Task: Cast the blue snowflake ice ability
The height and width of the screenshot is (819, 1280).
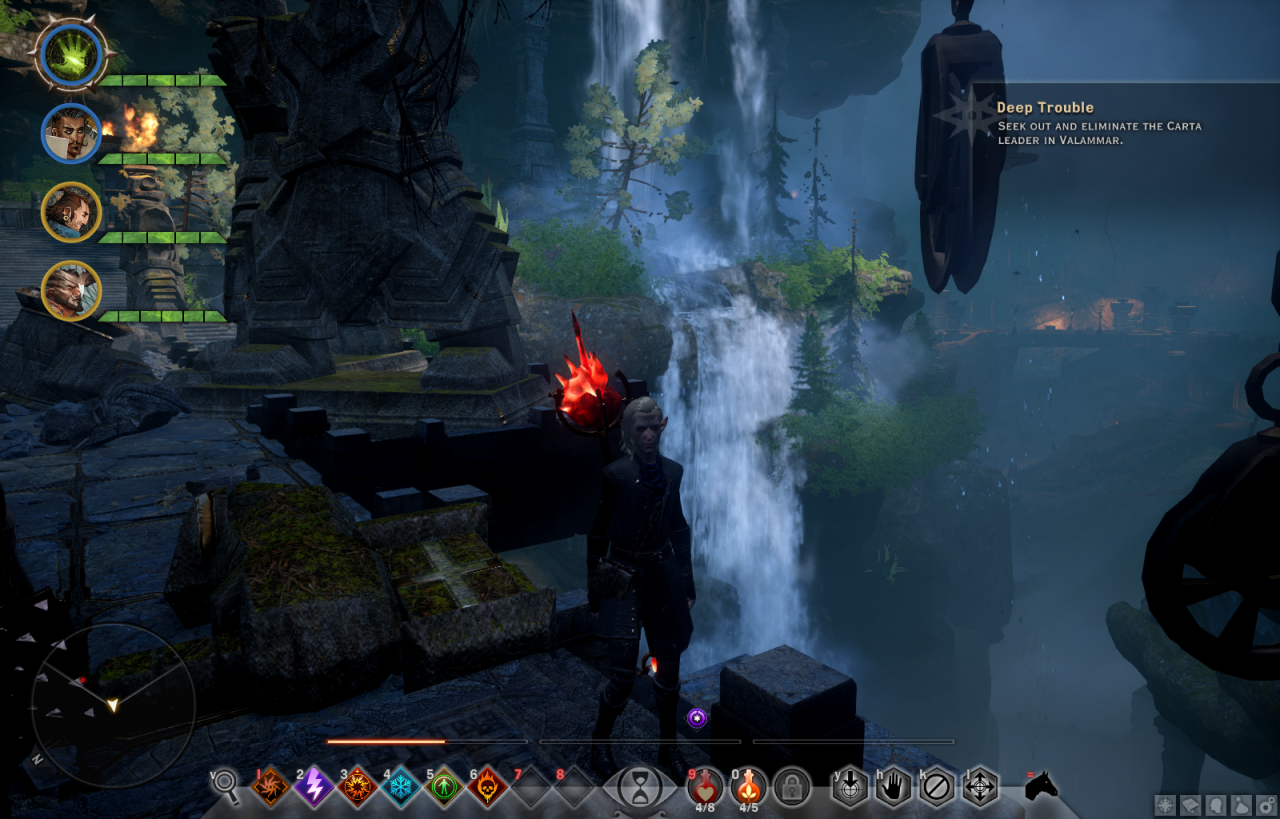Action: click(x=400, y=787)
